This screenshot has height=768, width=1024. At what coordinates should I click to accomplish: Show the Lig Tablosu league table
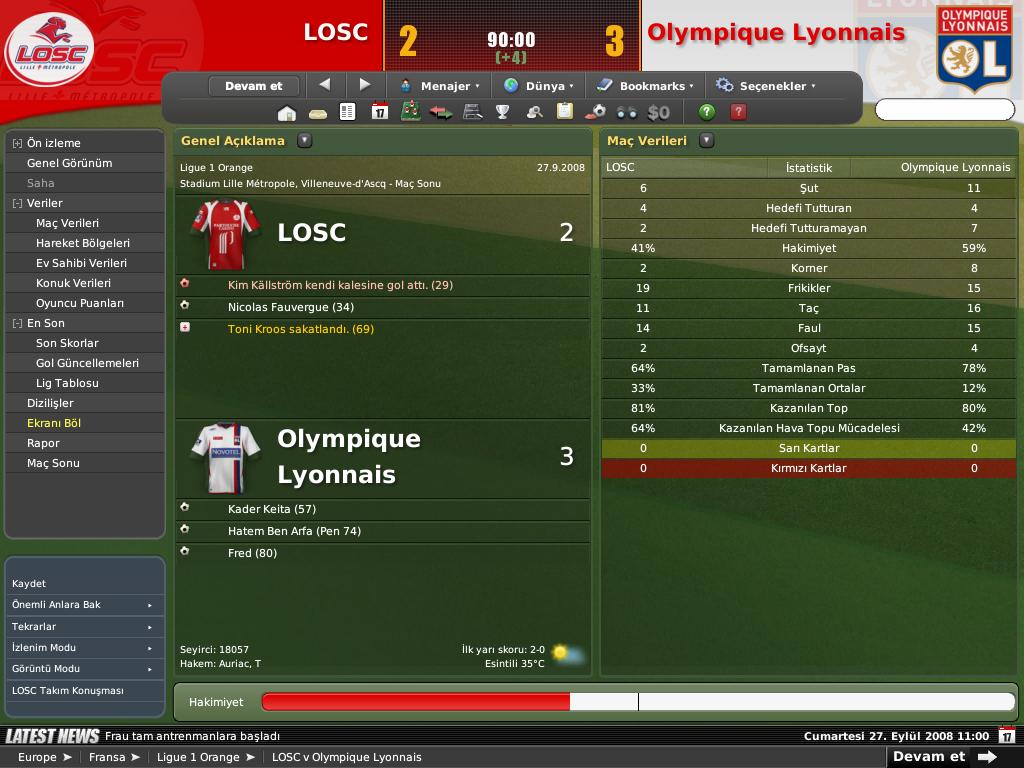click(67, 383)
